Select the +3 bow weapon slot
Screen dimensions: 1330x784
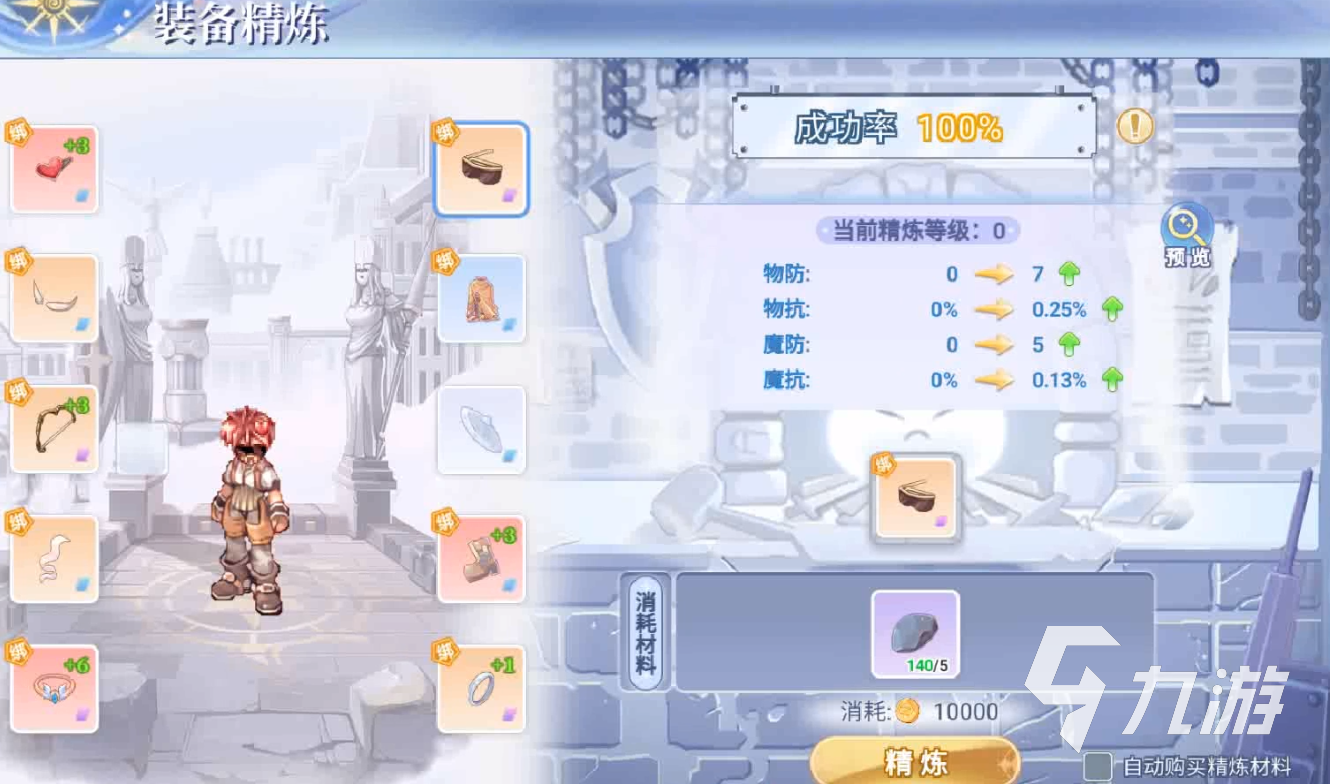pos(54,428)
